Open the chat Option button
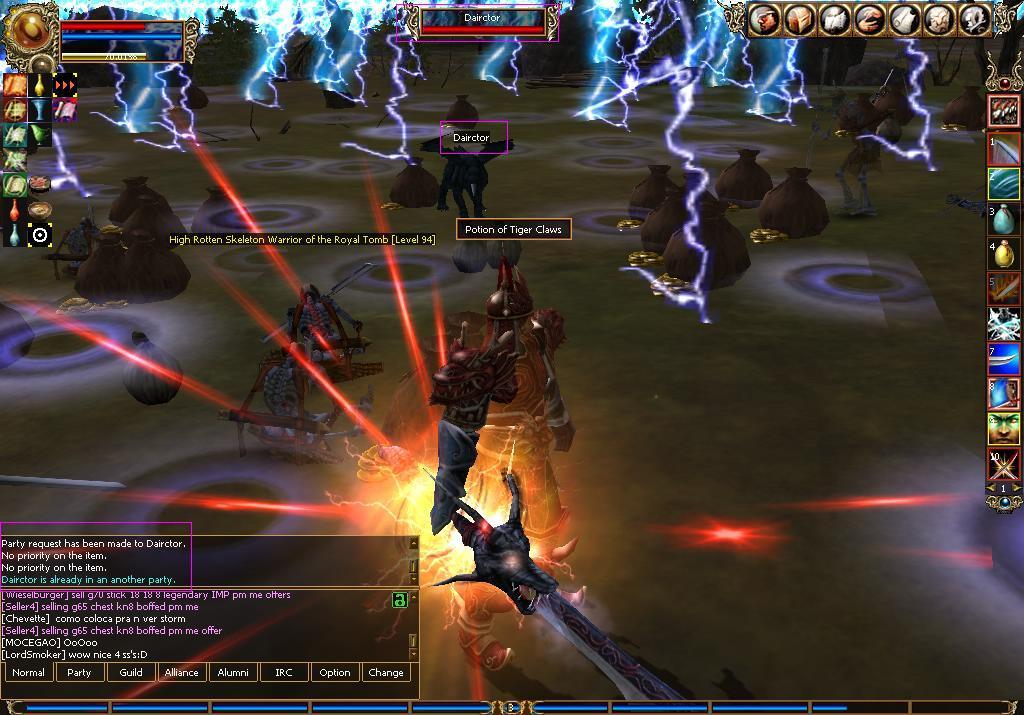 coord(335,673)
